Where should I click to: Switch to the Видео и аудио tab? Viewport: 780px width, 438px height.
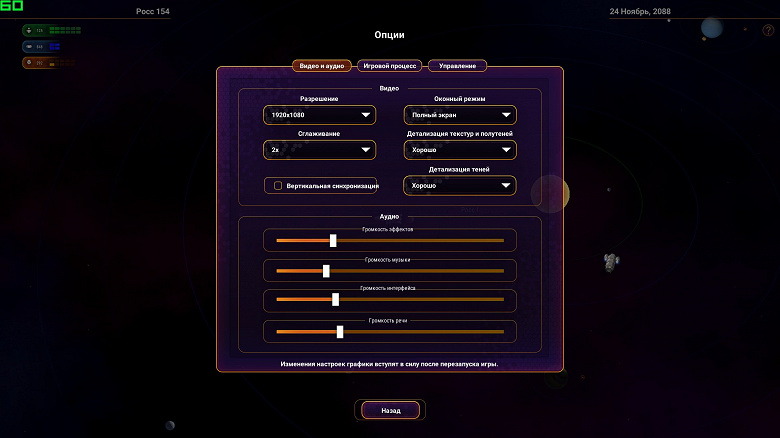point(322,66)
